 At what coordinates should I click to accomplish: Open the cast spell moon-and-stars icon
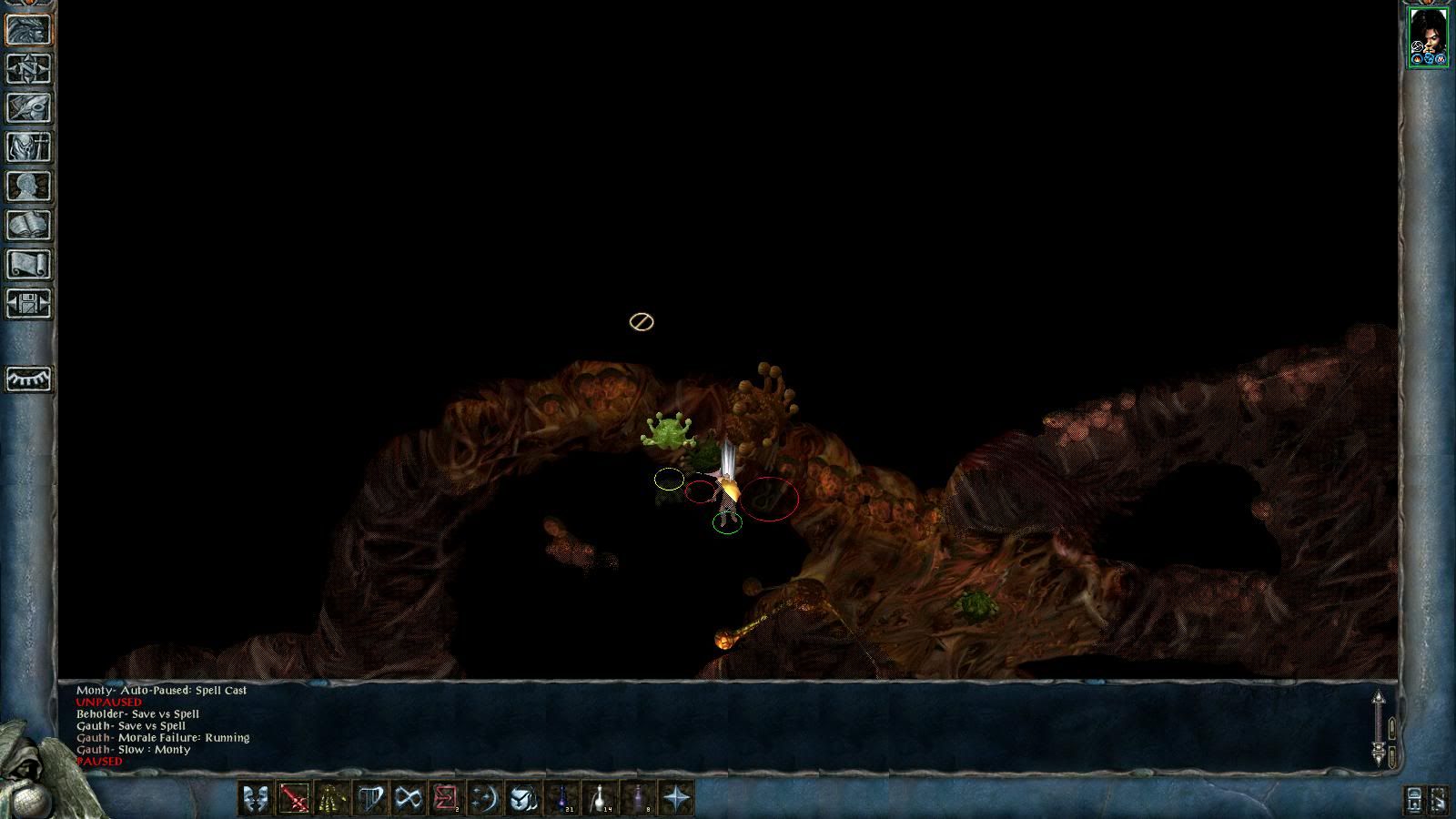(x=484, y=798)
